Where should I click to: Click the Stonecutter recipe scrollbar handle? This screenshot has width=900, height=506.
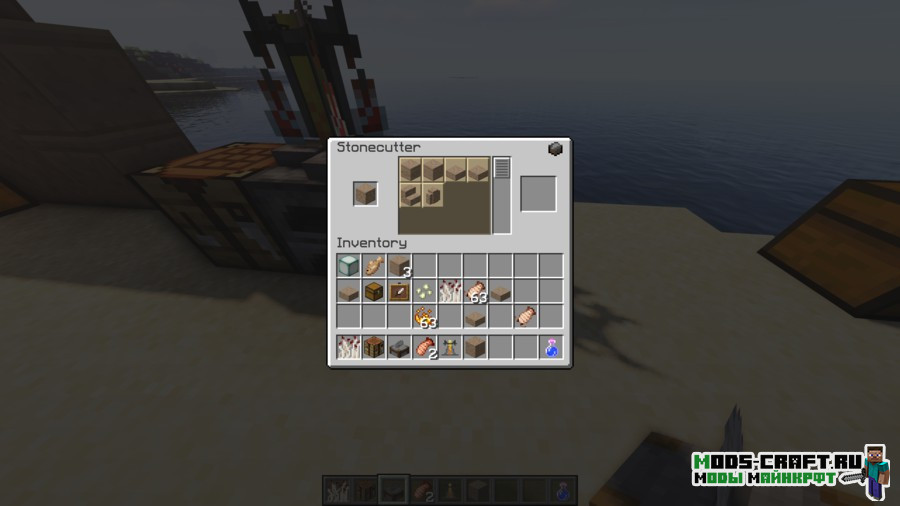pos(502,168)
